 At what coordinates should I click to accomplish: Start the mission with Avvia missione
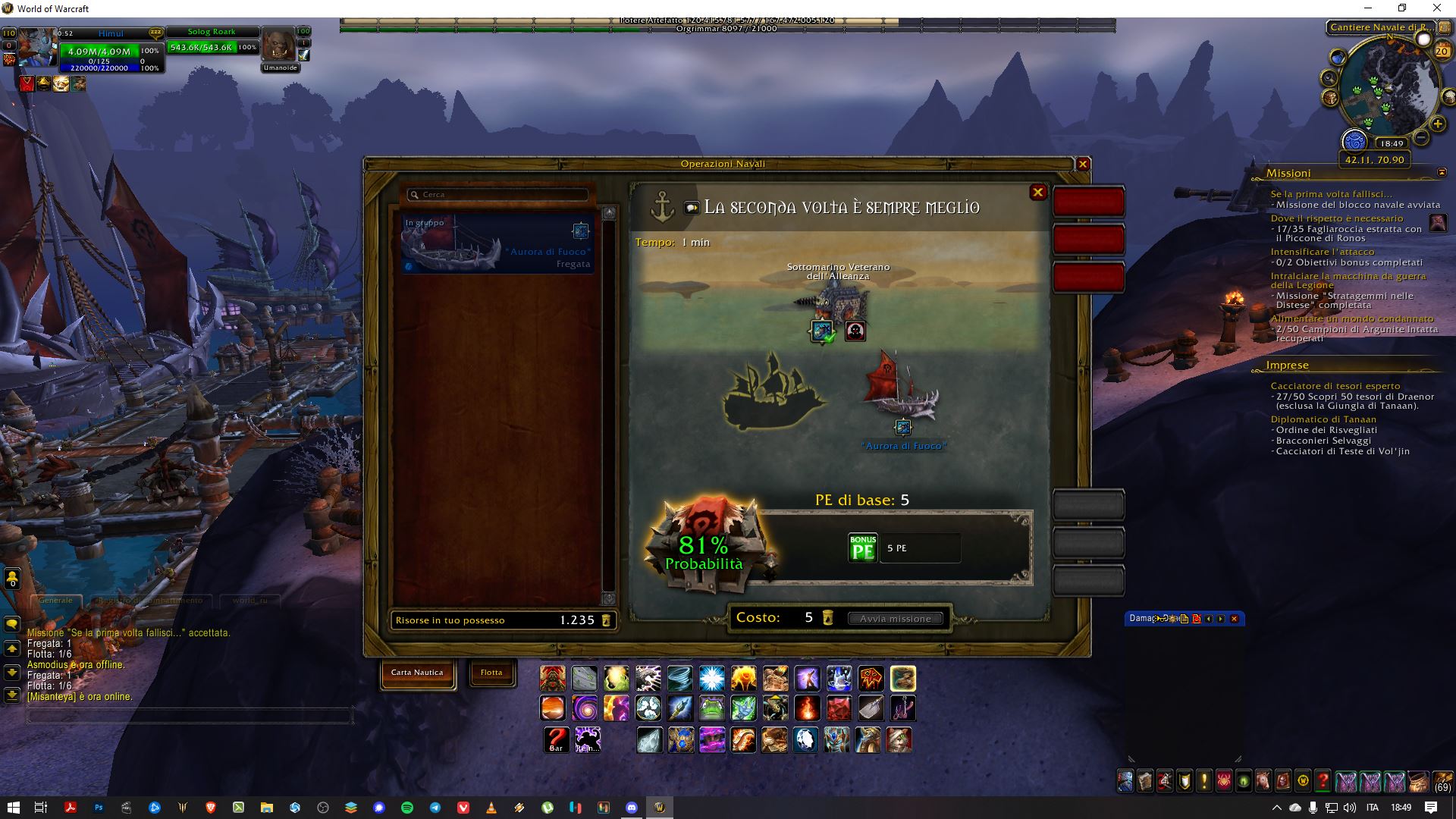895,618
